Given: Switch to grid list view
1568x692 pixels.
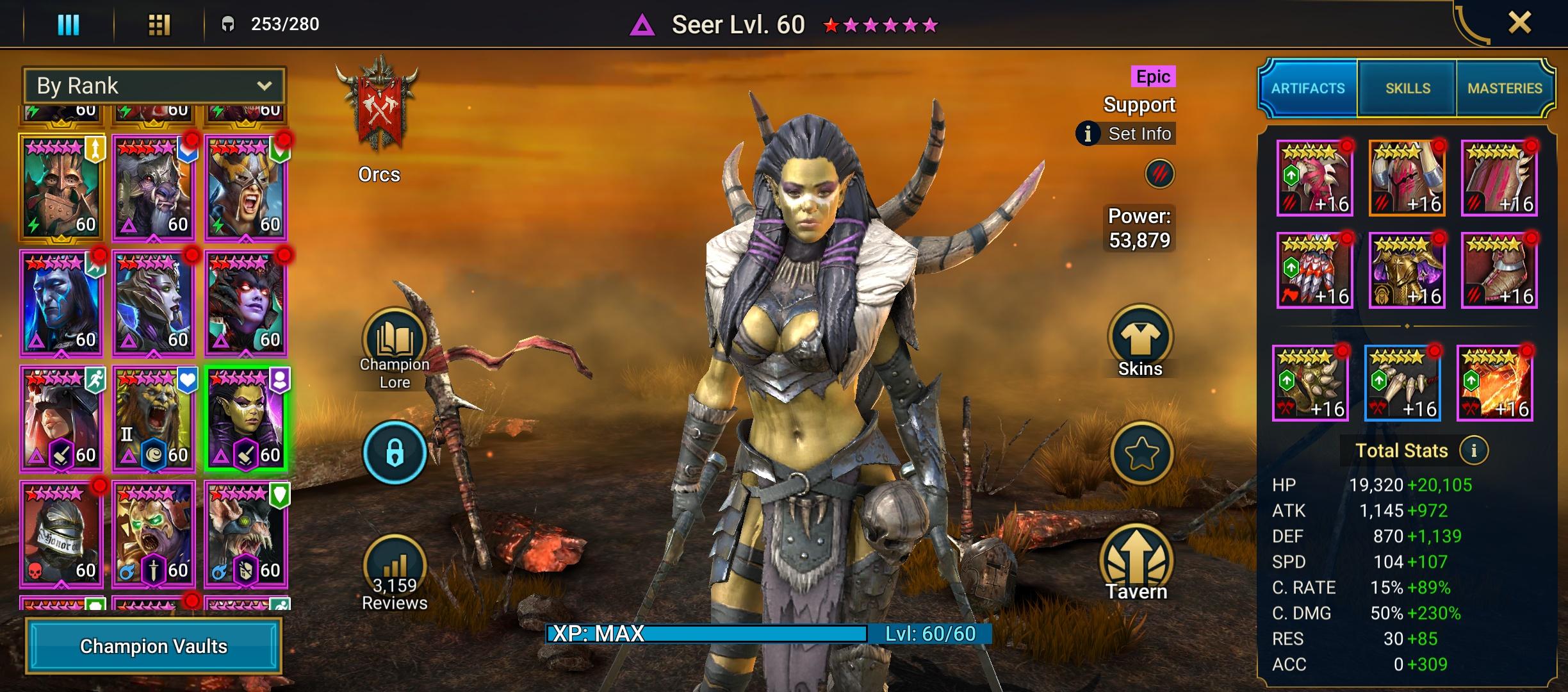Looking at the screenshot, I should pos(159,25).
